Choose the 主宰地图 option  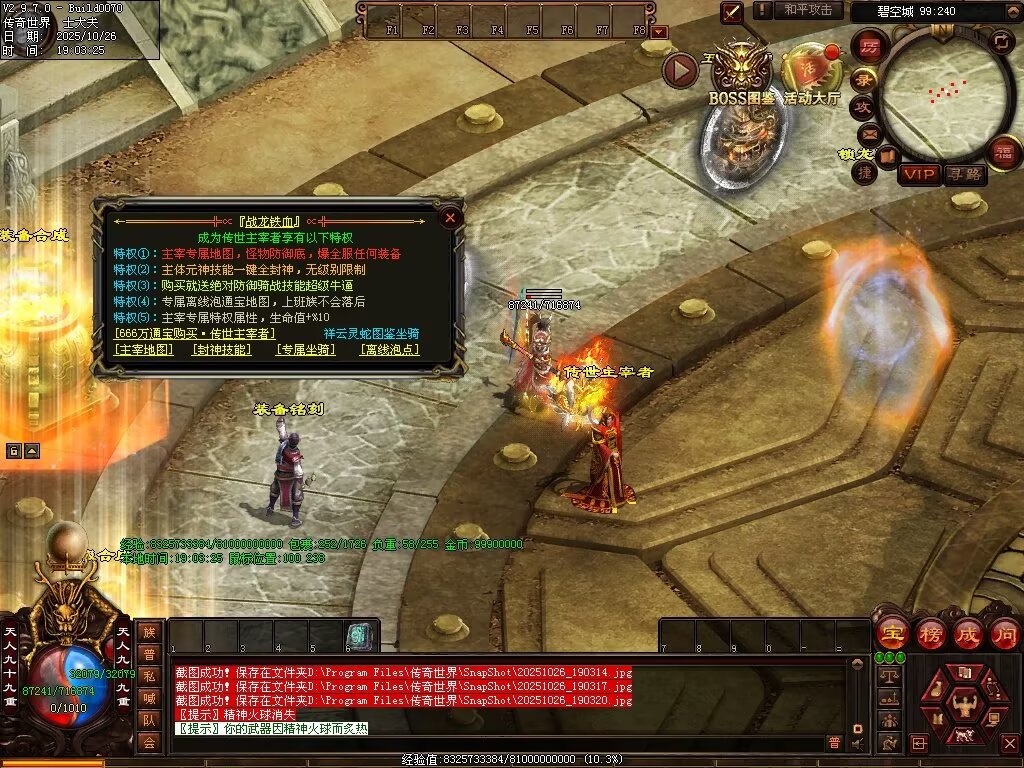pyautogui.click(x=145, y=350)
